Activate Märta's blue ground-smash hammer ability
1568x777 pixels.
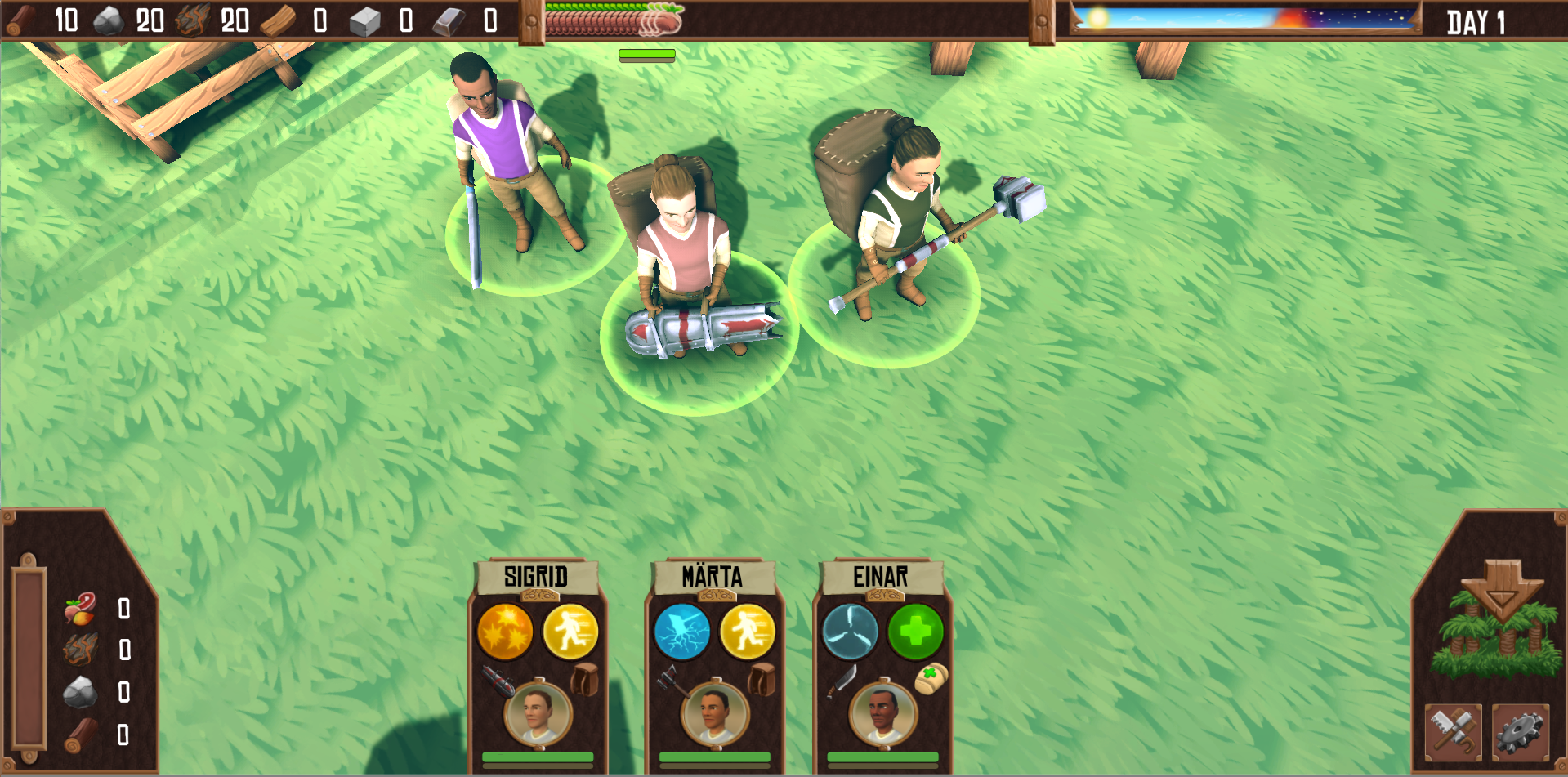pos(682,632)
